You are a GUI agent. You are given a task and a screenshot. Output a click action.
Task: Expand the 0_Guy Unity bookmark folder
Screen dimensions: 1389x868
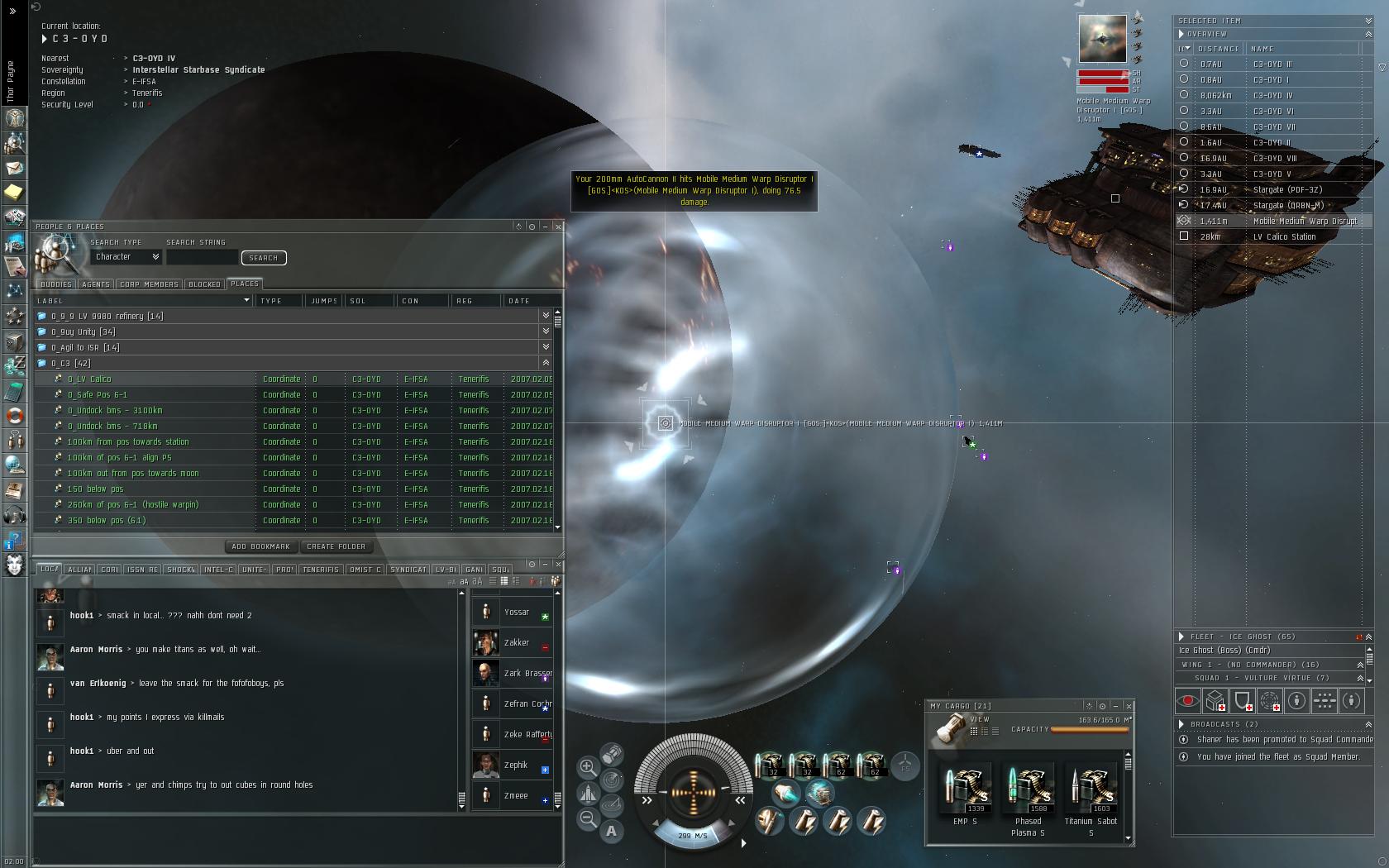(83, 331)
